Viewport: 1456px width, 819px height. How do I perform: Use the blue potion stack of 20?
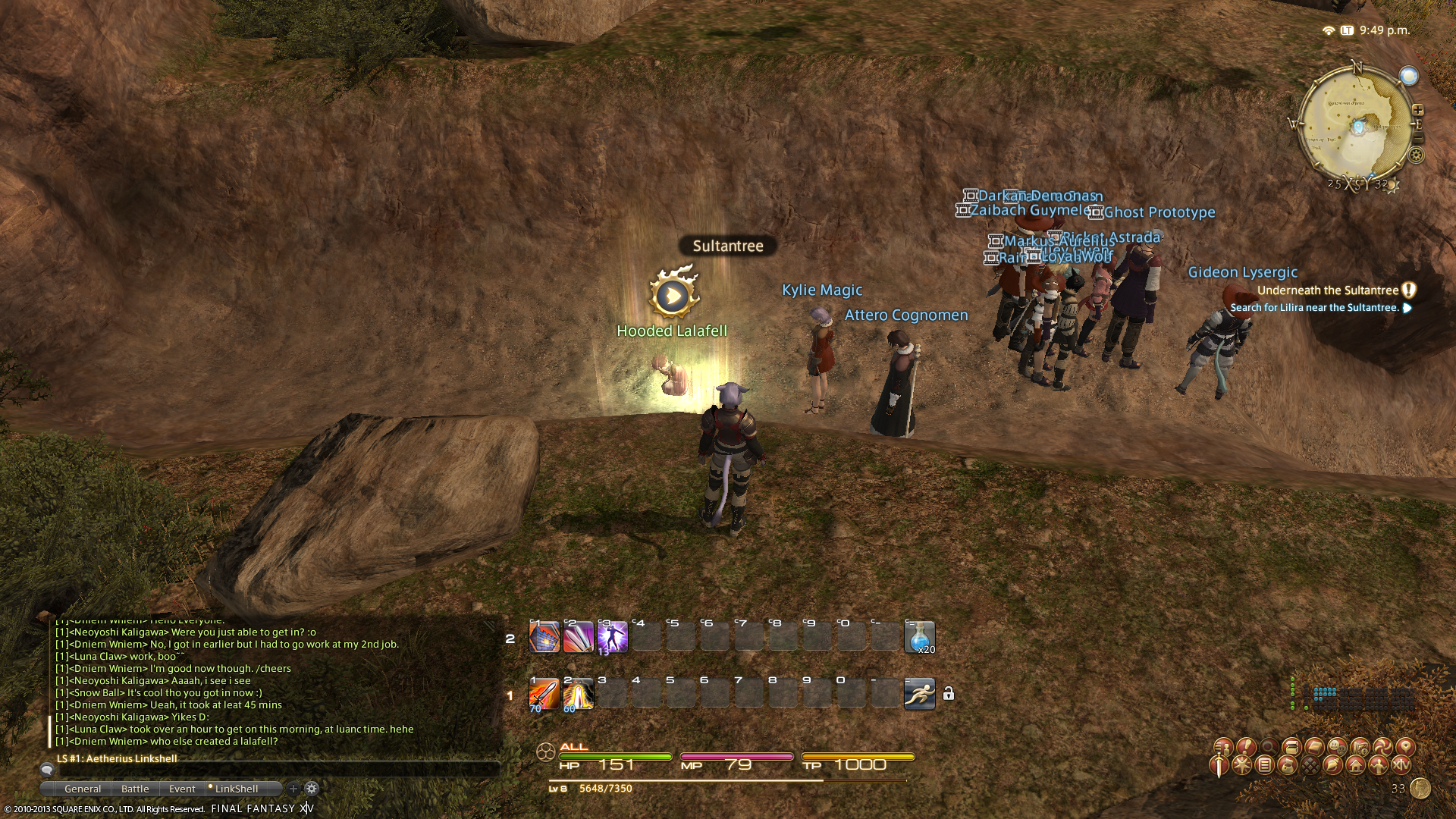tap(919, 637)
